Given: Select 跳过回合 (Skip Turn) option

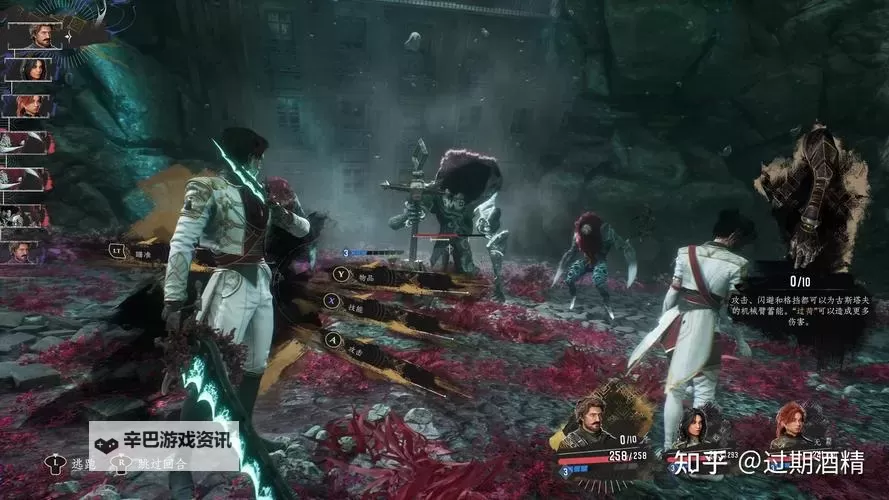Looking at the screenshot, I should [150, 465].
